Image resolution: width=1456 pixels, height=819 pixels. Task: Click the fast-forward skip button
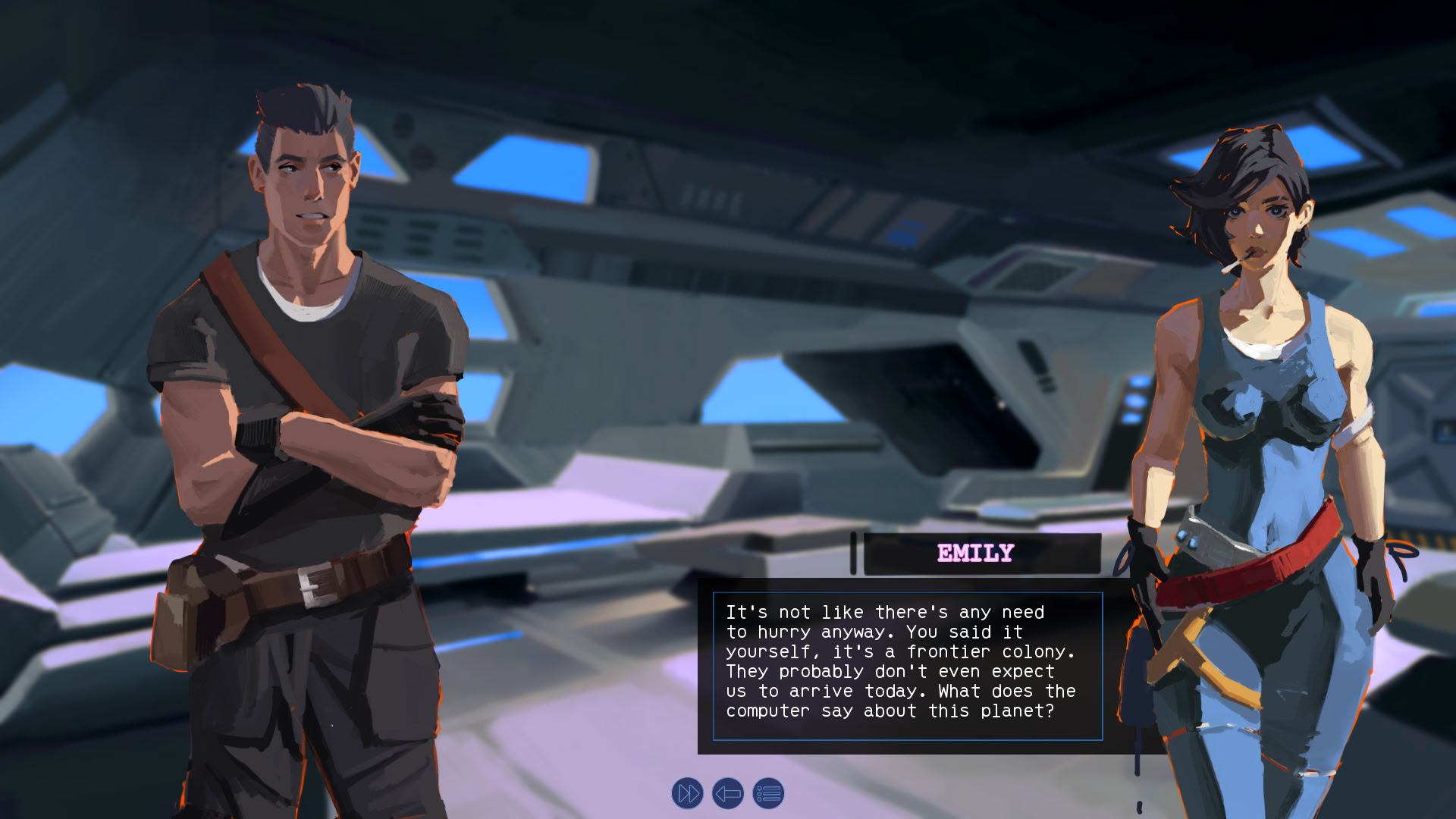(x=688, y=794)
